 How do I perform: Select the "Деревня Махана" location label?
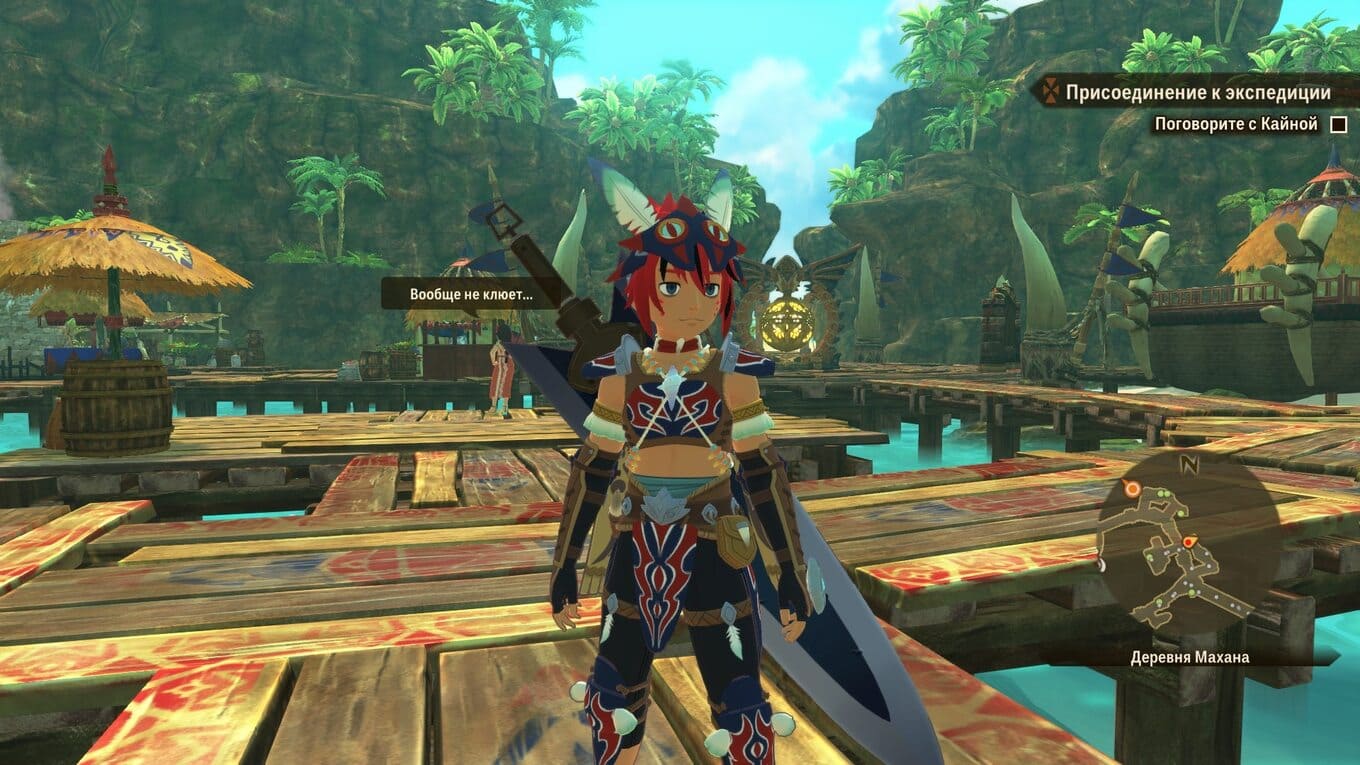1189,657
